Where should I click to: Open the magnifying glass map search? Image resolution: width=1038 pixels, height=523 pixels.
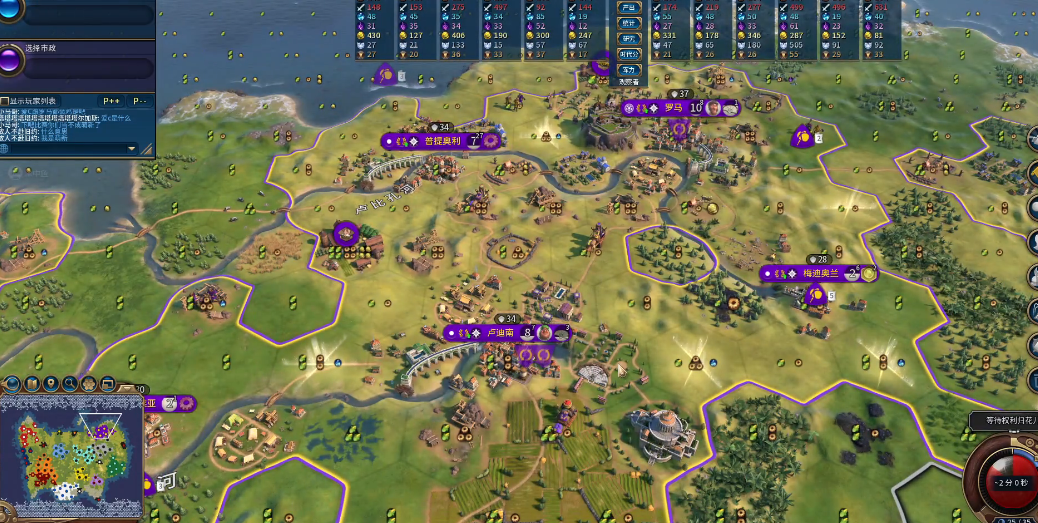pyautogui.click(x=70, y=383)
